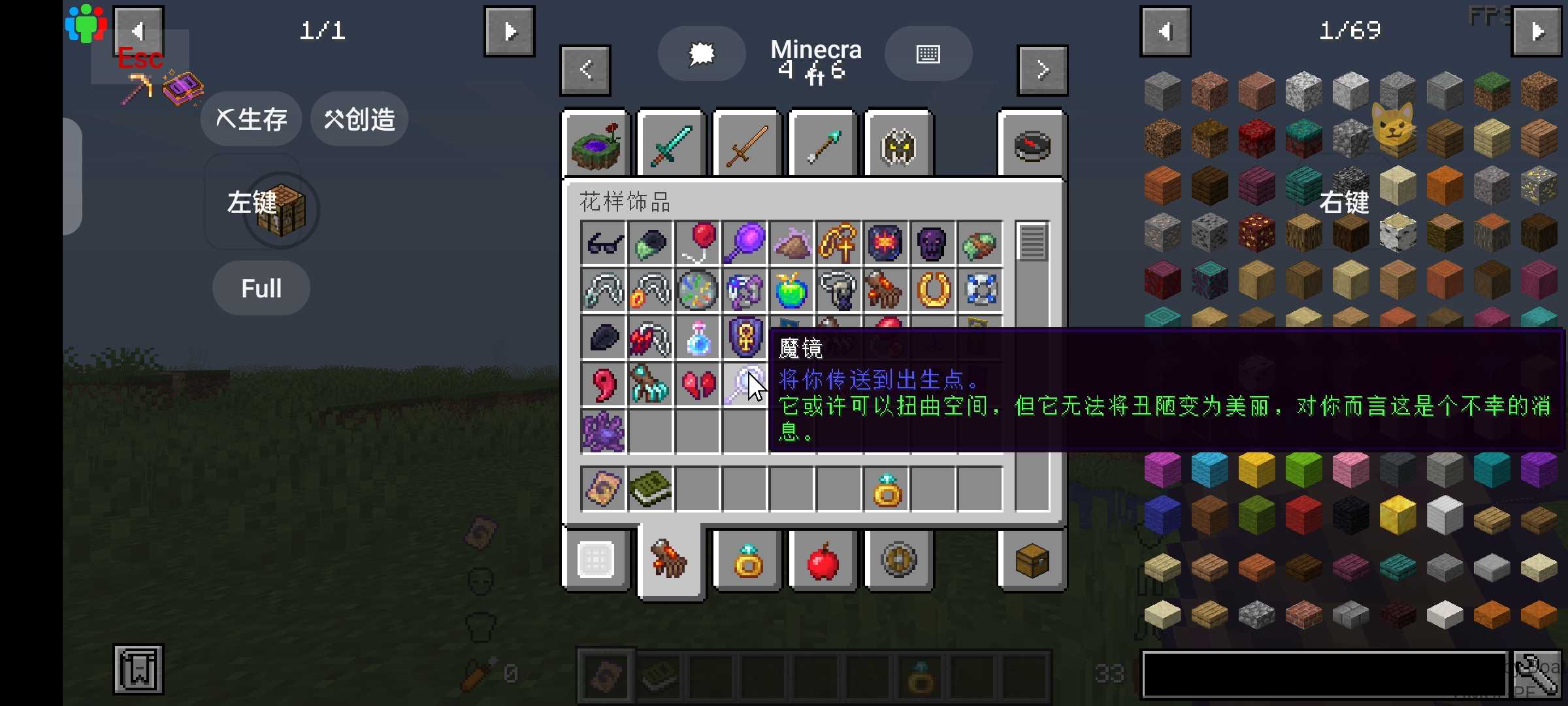Go to next item list page
The image size is (1568, 706).
(1537, 31)
